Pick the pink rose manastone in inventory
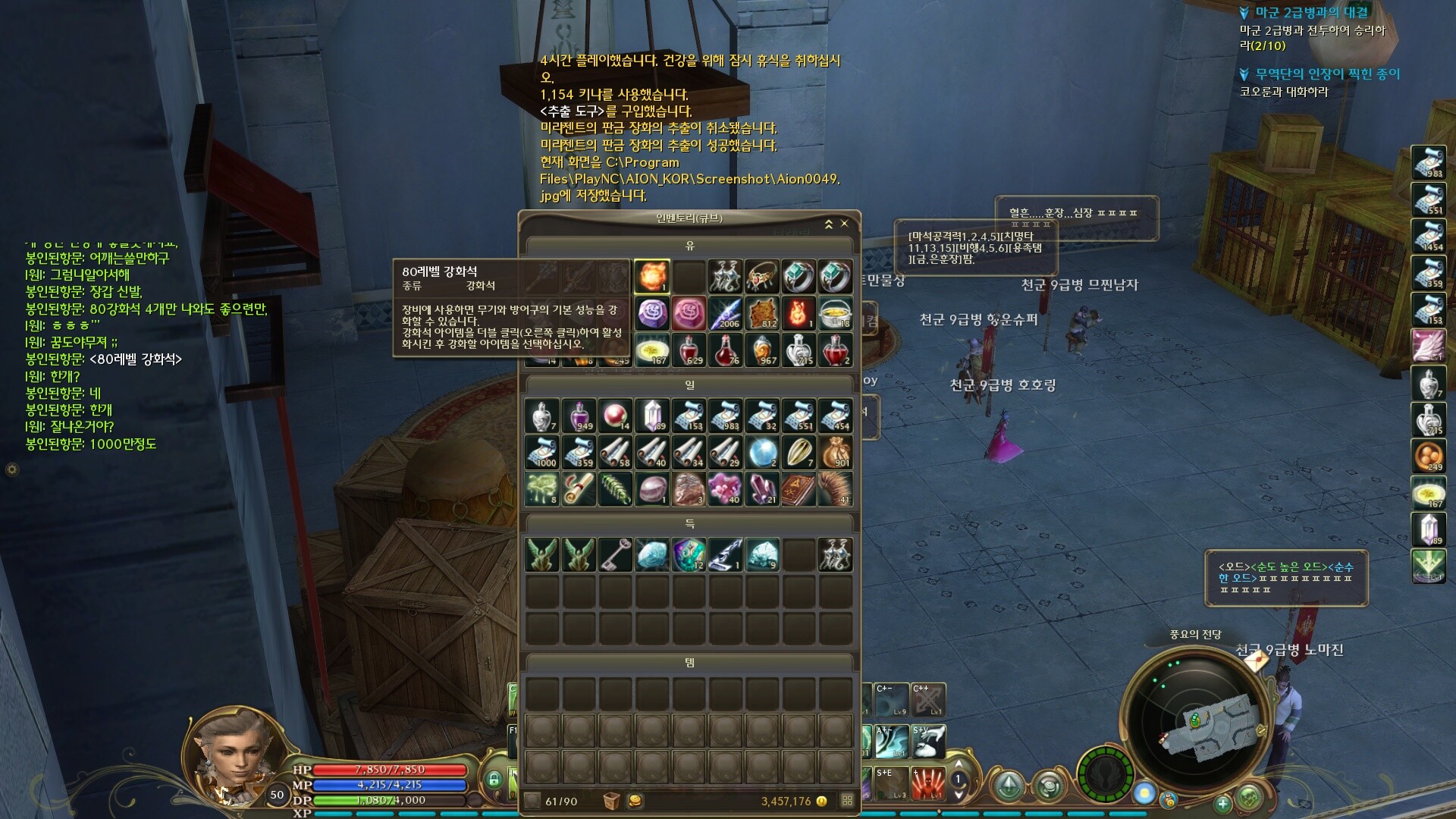The width and height of the screenshot is (1456, 819). point(689,313)
